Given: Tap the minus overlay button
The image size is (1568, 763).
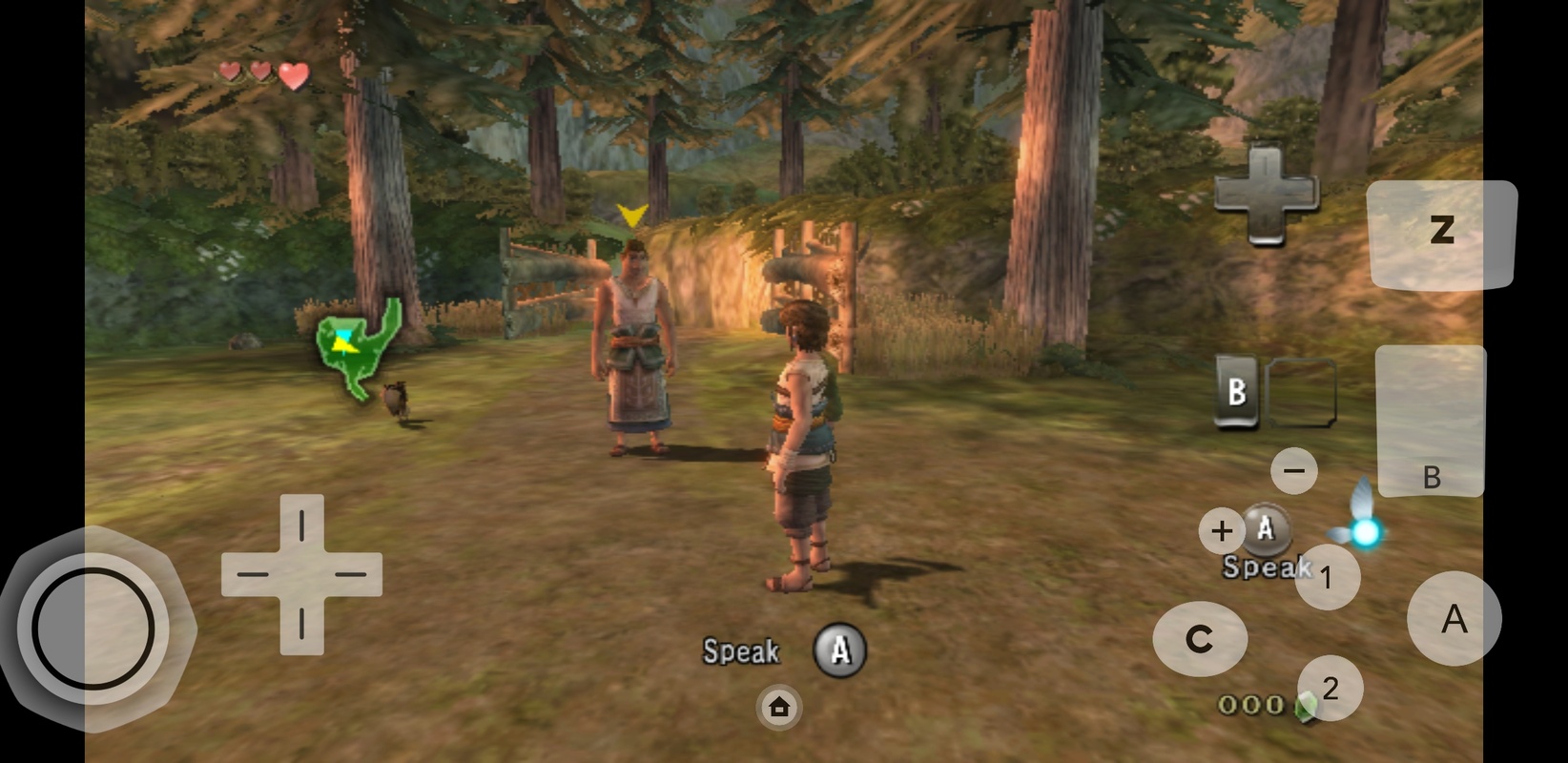Looking at the screenshot, I should [x=1294, y=470].
